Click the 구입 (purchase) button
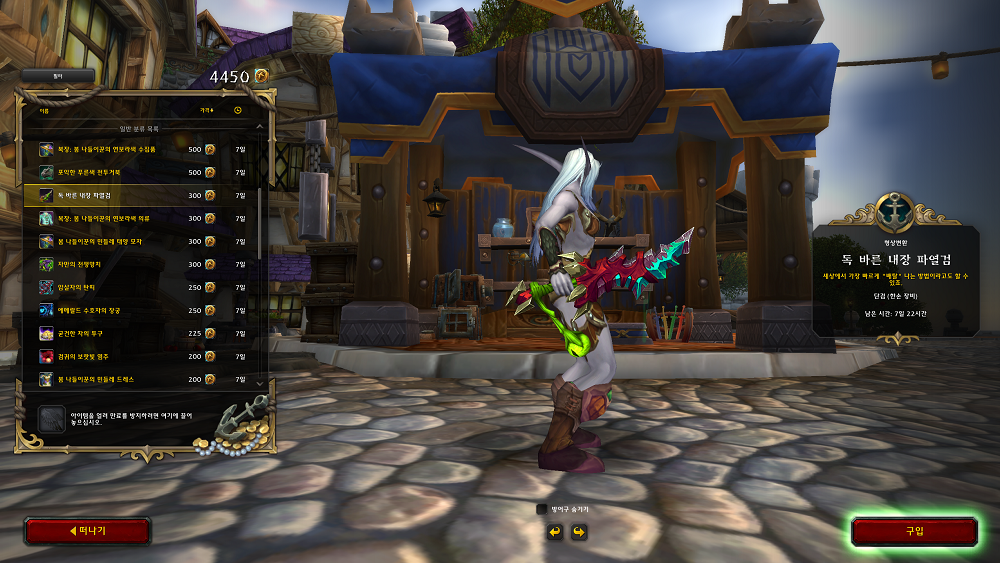Image resolution: width=1000 pixels, height=563 pixels. click(914, 531)
